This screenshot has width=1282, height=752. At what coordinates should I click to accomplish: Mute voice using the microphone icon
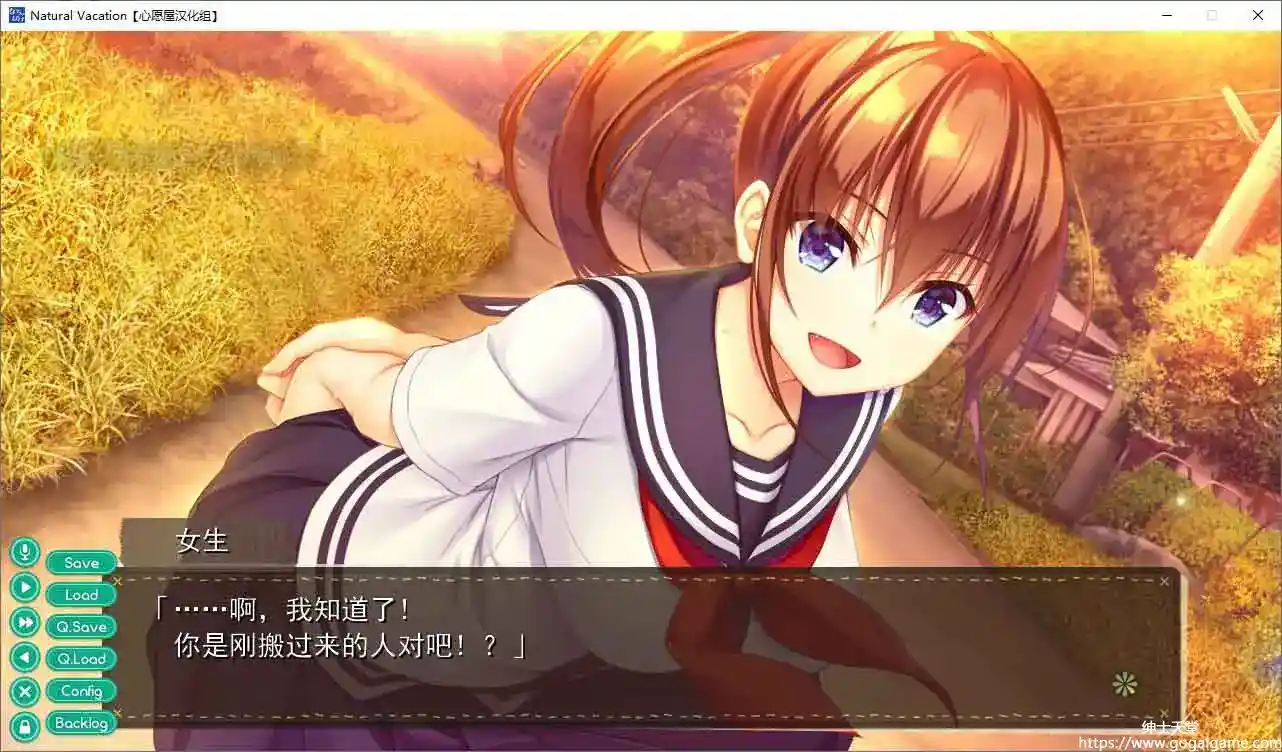click(24, 551)
